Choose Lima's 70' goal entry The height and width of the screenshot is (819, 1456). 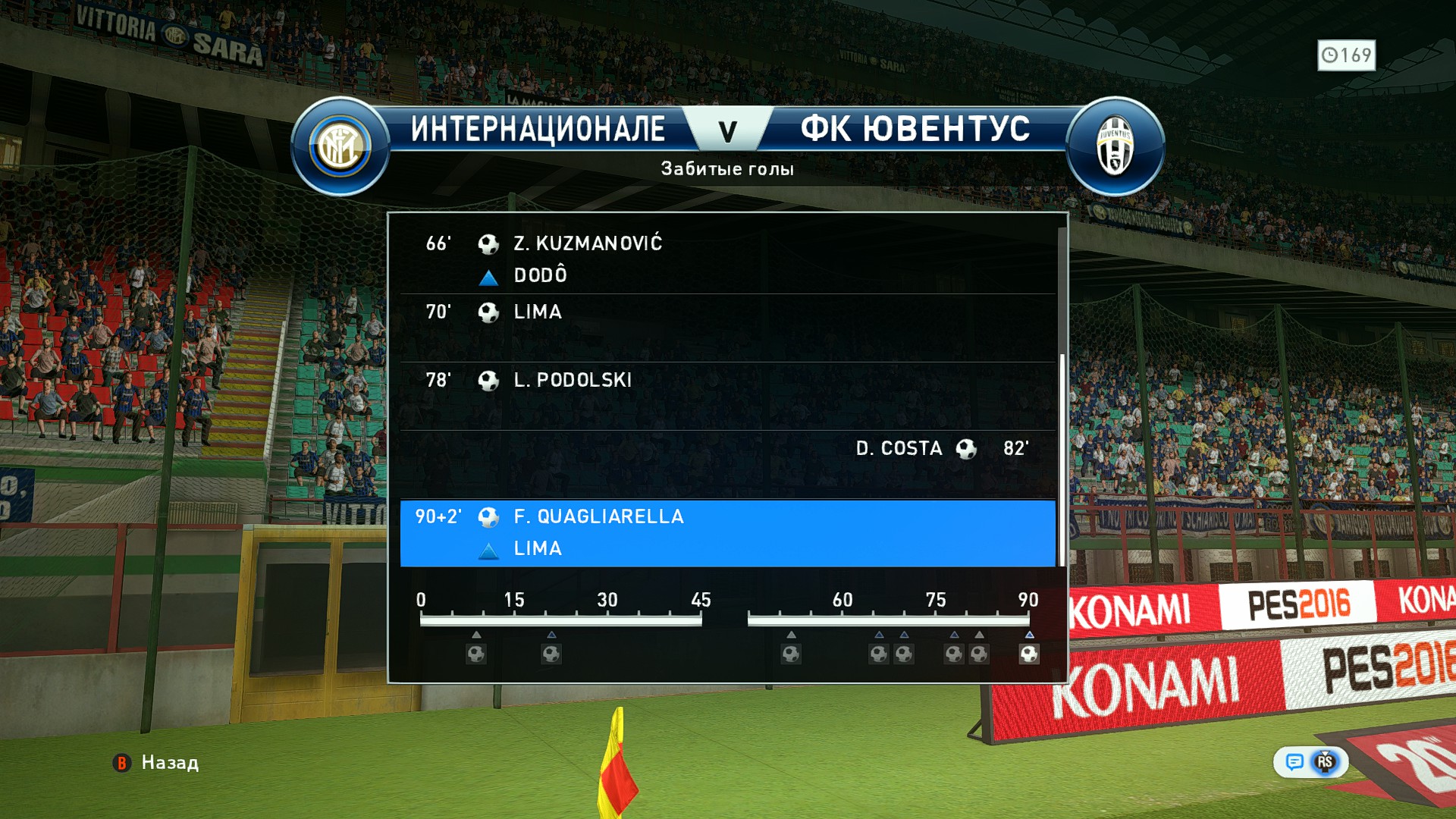click(x=726, y=327)
